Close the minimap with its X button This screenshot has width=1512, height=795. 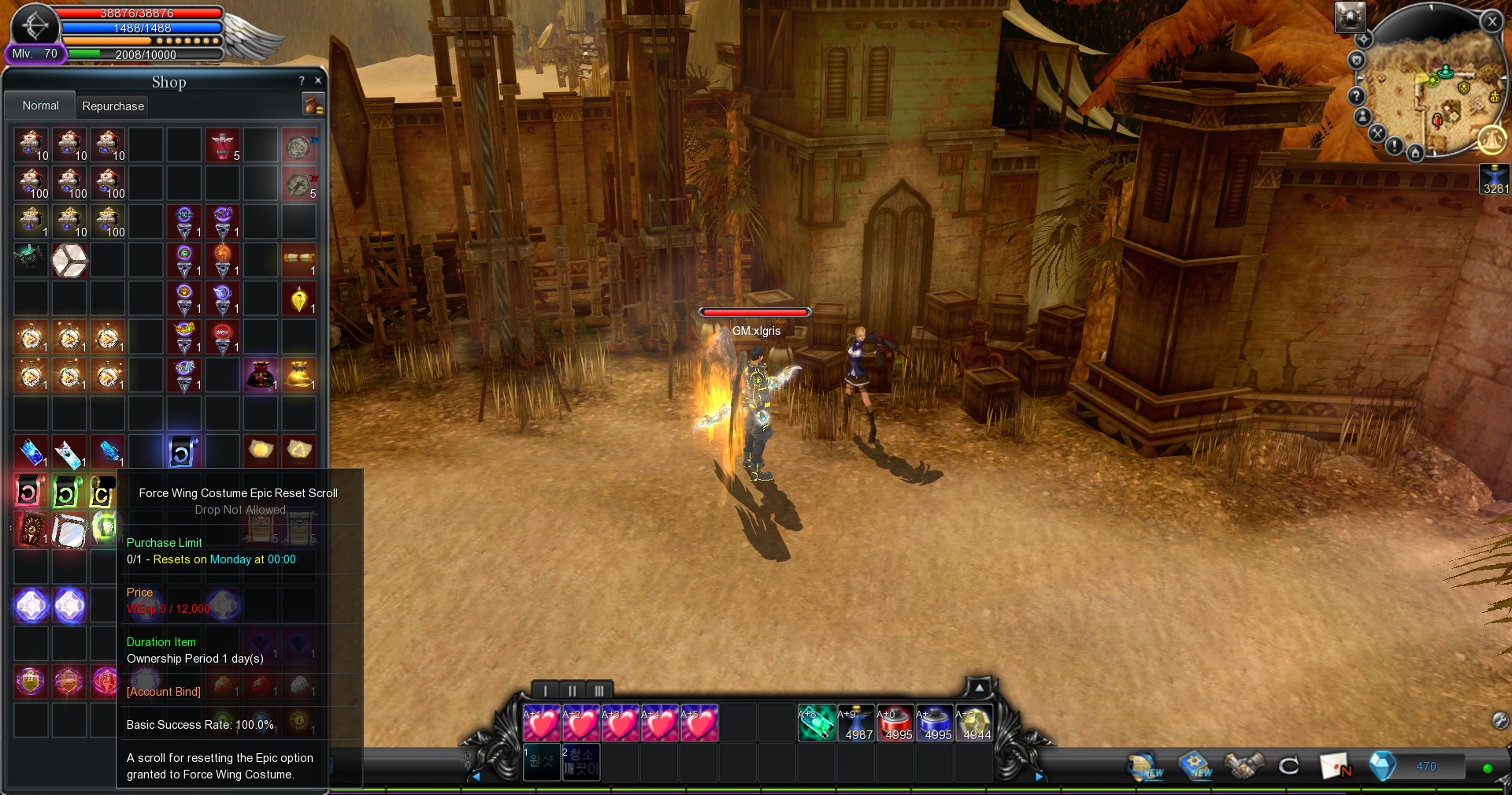point(1492,22)
